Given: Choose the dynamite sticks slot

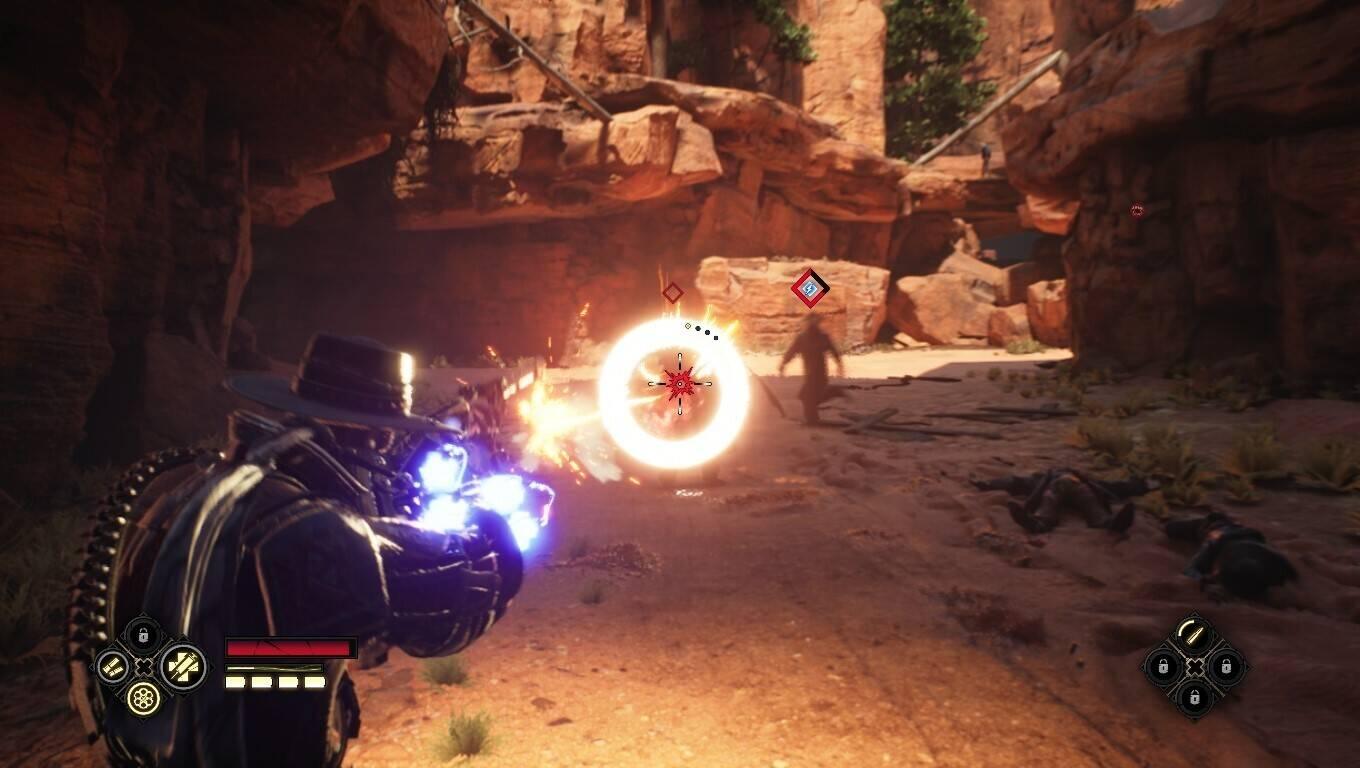Looking at the screenshot, I should 111,666.
